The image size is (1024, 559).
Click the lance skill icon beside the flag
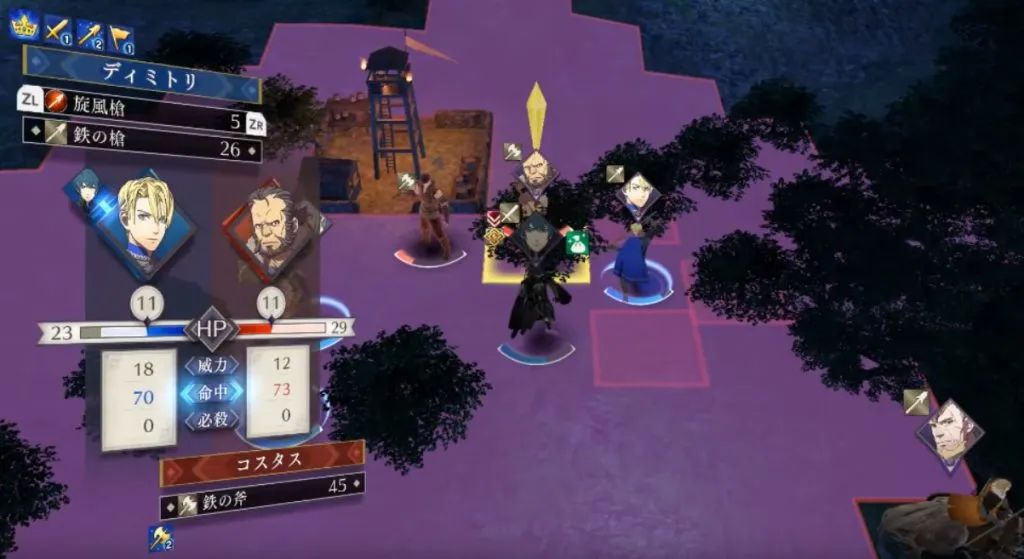90,36
